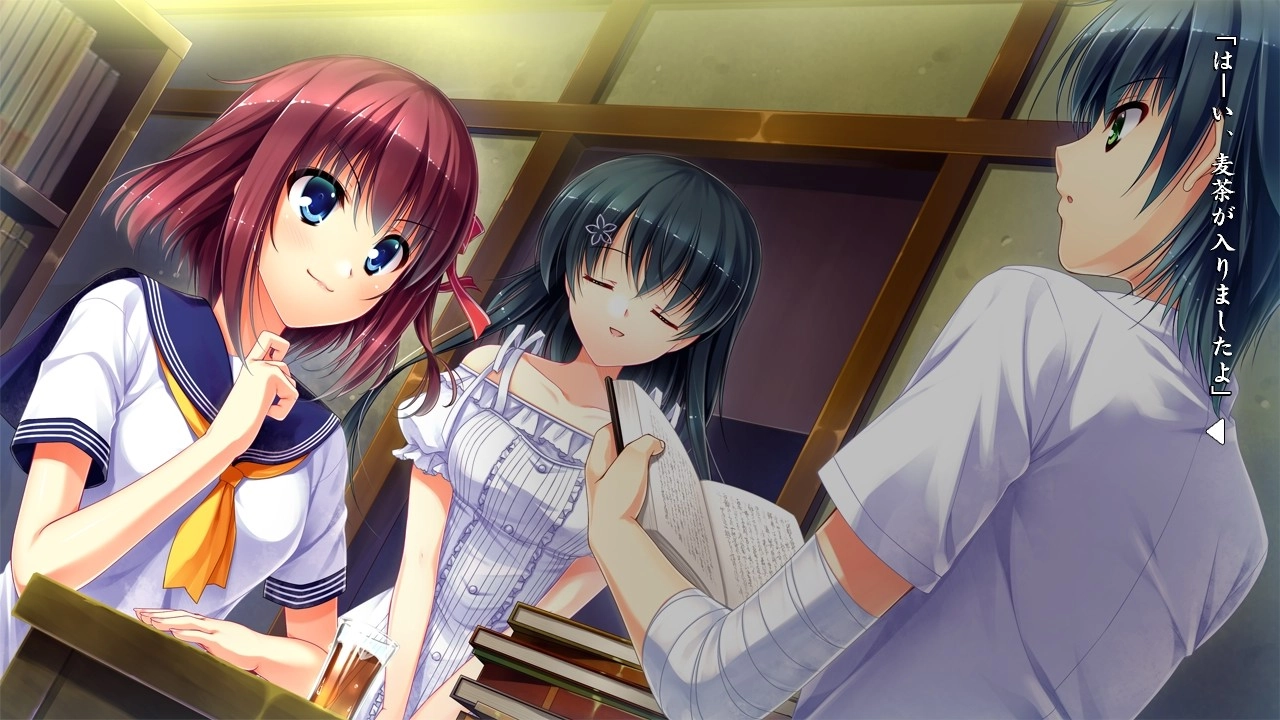This screenshot has width=1280, height=720.
Task: Click the white triangle advance-text arrow
Action: tap(1215, 432)
